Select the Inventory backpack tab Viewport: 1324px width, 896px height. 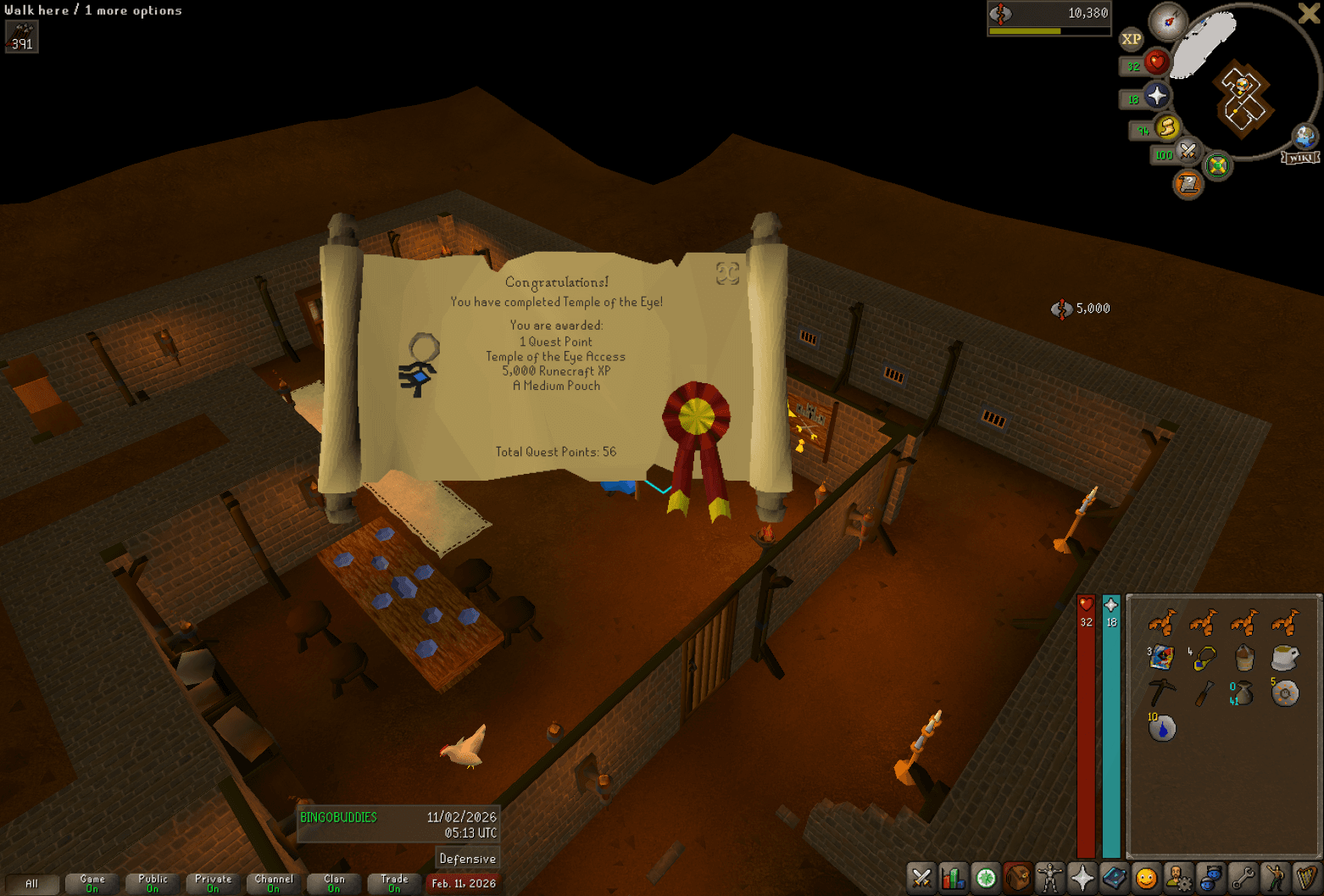click(x=1016, y=879)
